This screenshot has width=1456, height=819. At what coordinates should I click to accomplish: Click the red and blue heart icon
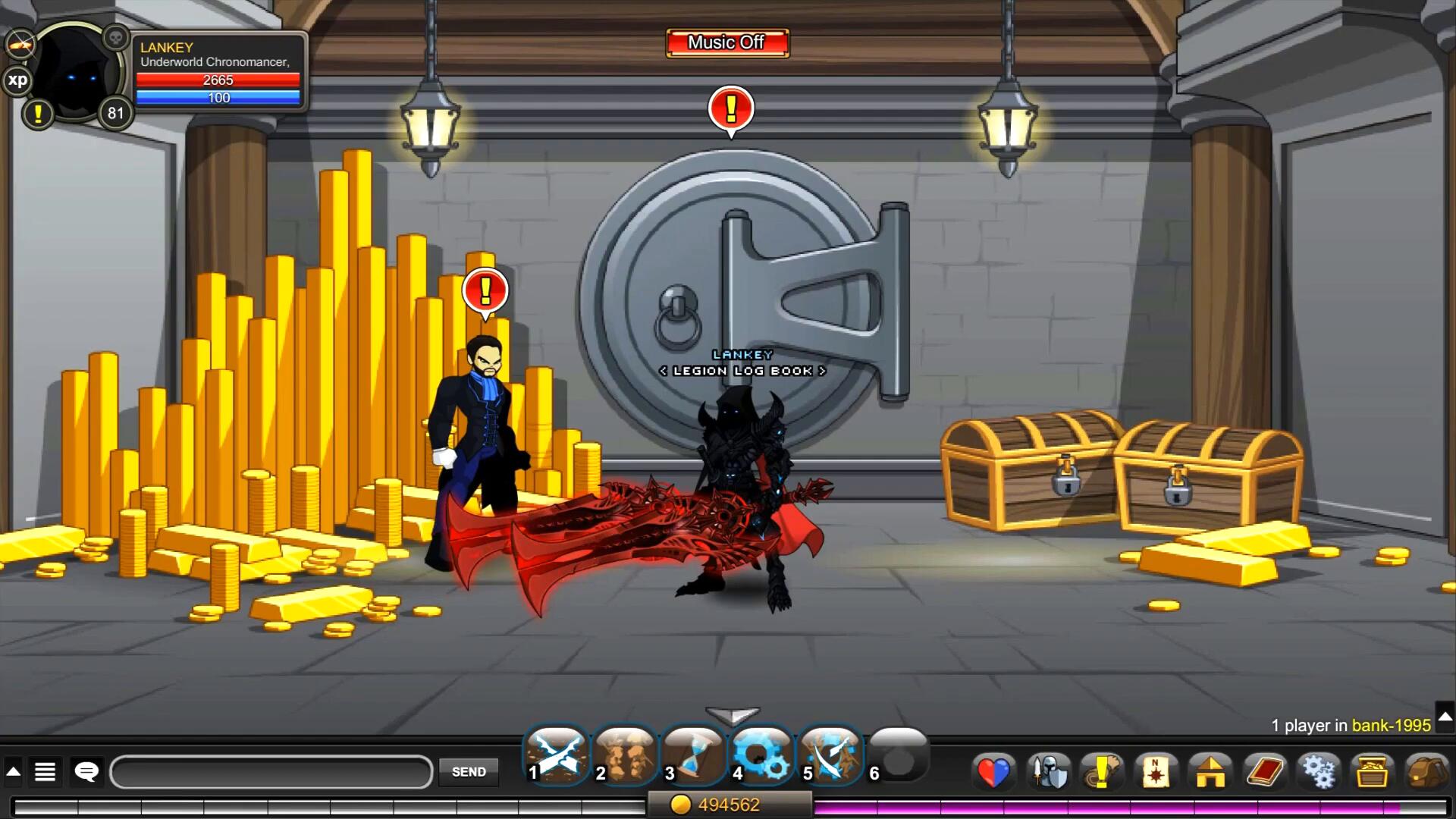(x=993, y=772)
